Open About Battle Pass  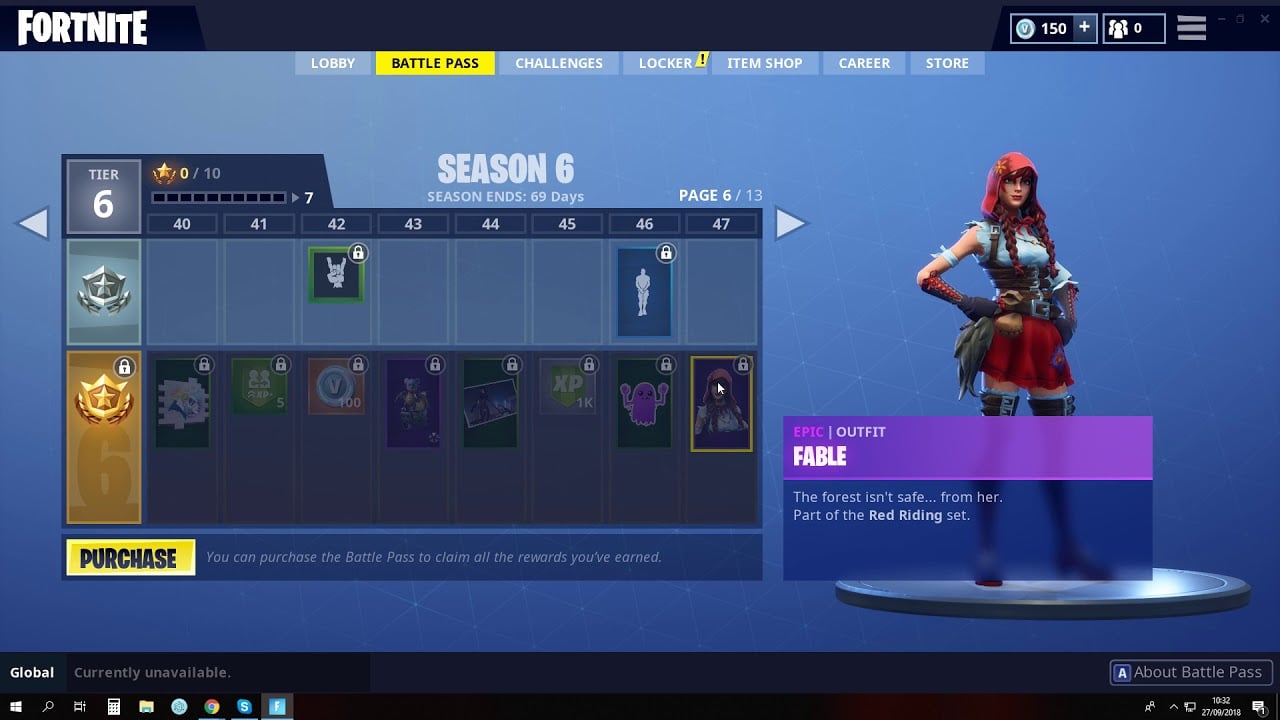tap(1191, 672)
